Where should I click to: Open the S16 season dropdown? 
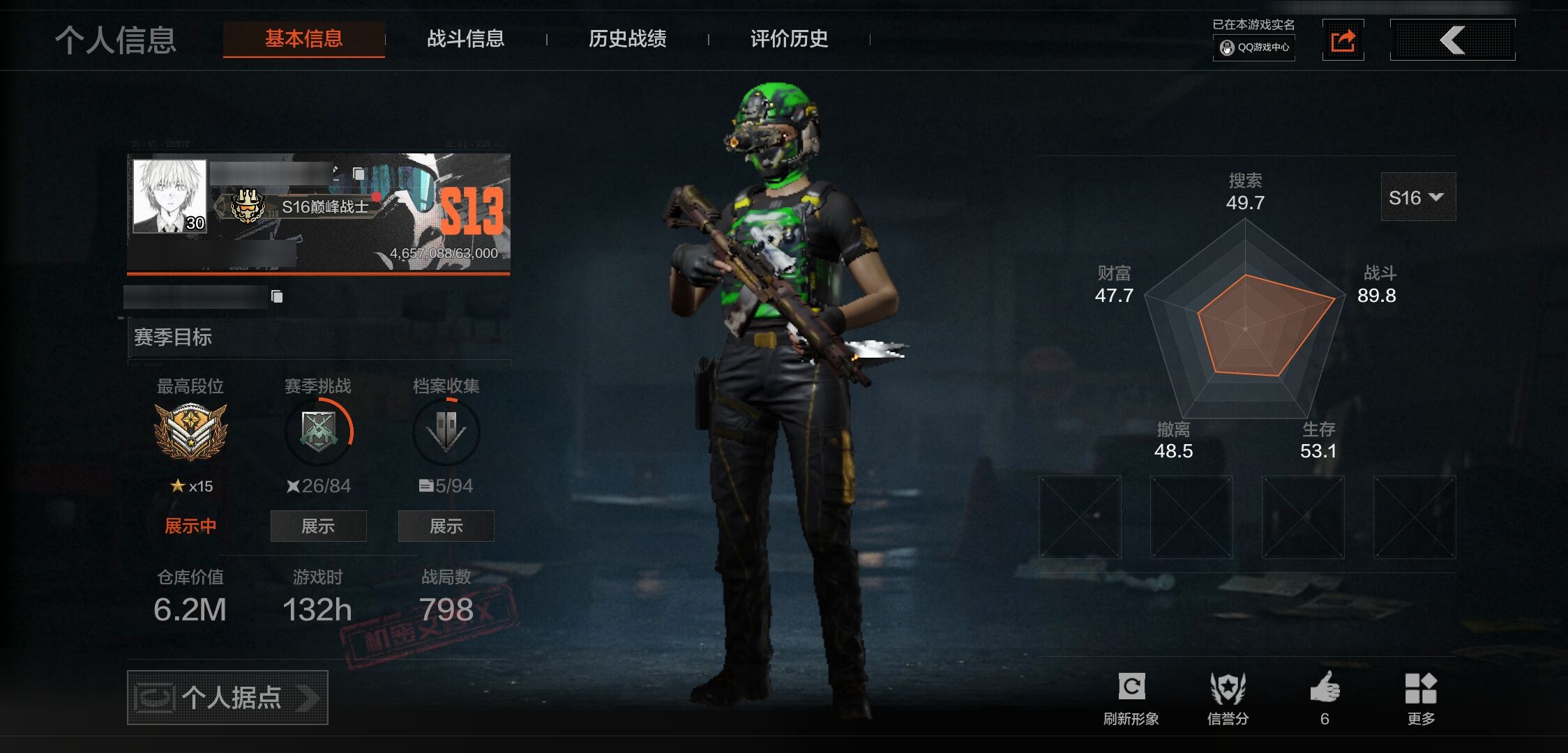click(1417, 197)
